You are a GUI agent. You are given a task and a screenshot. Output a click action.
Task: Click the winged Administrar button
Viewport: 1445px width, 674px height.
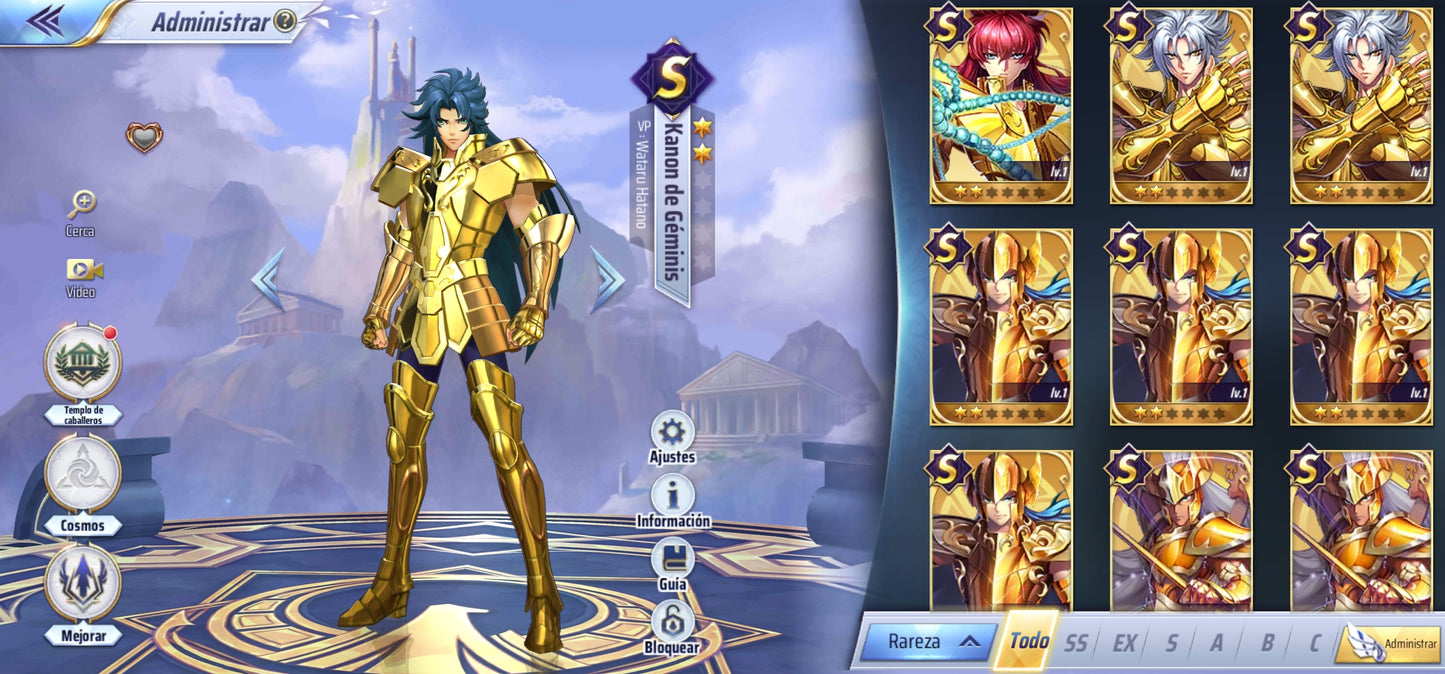pos(1391,644)
